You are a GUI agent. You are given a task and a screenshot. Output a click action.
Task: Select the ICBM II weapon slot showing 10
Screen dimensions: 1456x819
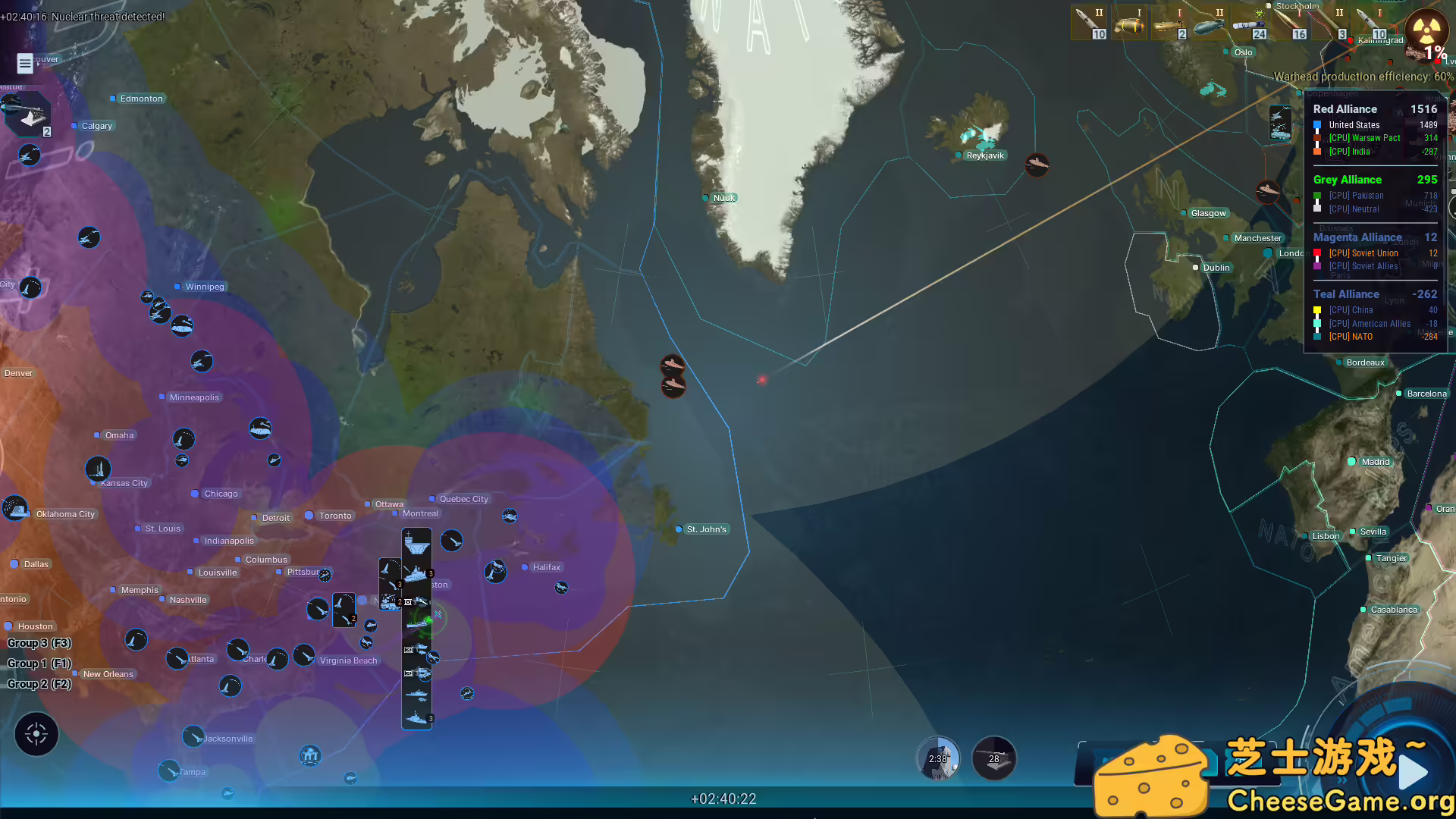1090,23
